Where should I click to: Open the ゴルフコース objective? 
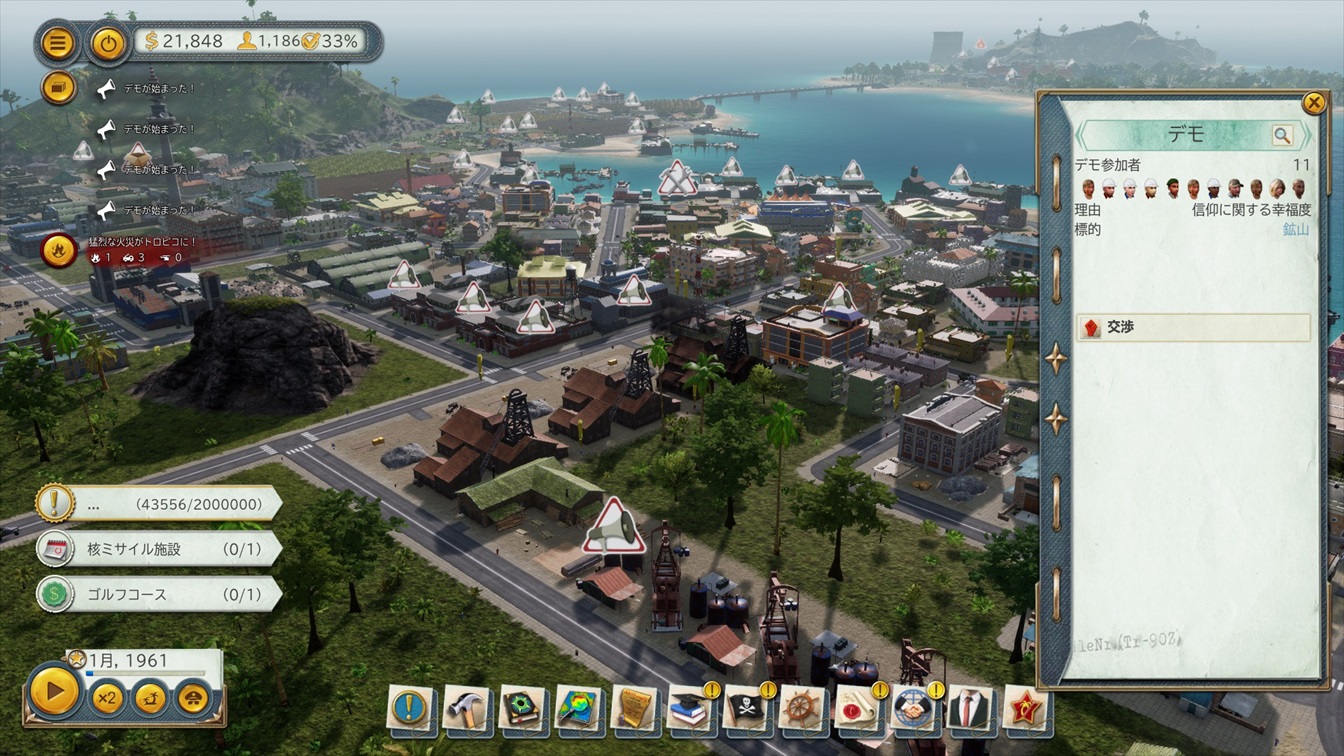coord(160,594)
